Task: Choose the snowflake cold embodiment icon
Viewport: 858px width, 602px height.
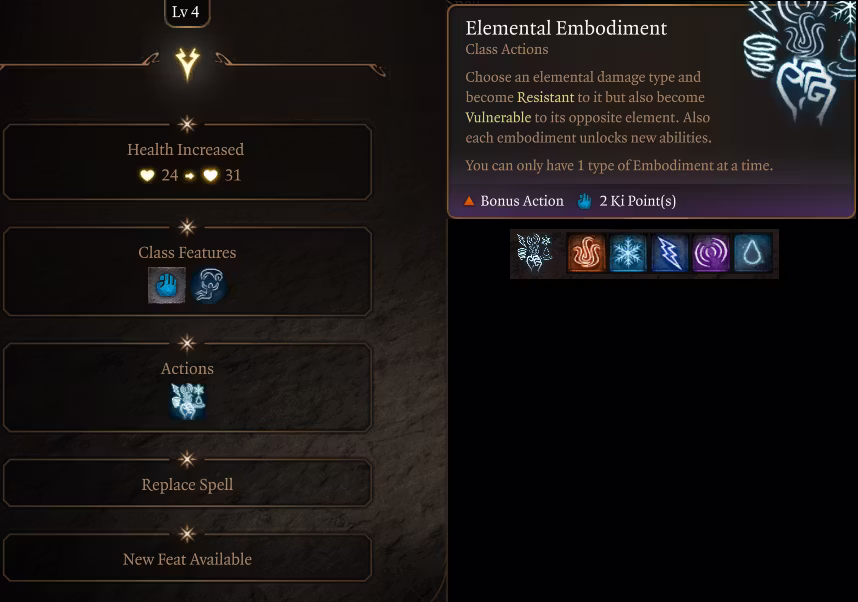Action: 628,254
